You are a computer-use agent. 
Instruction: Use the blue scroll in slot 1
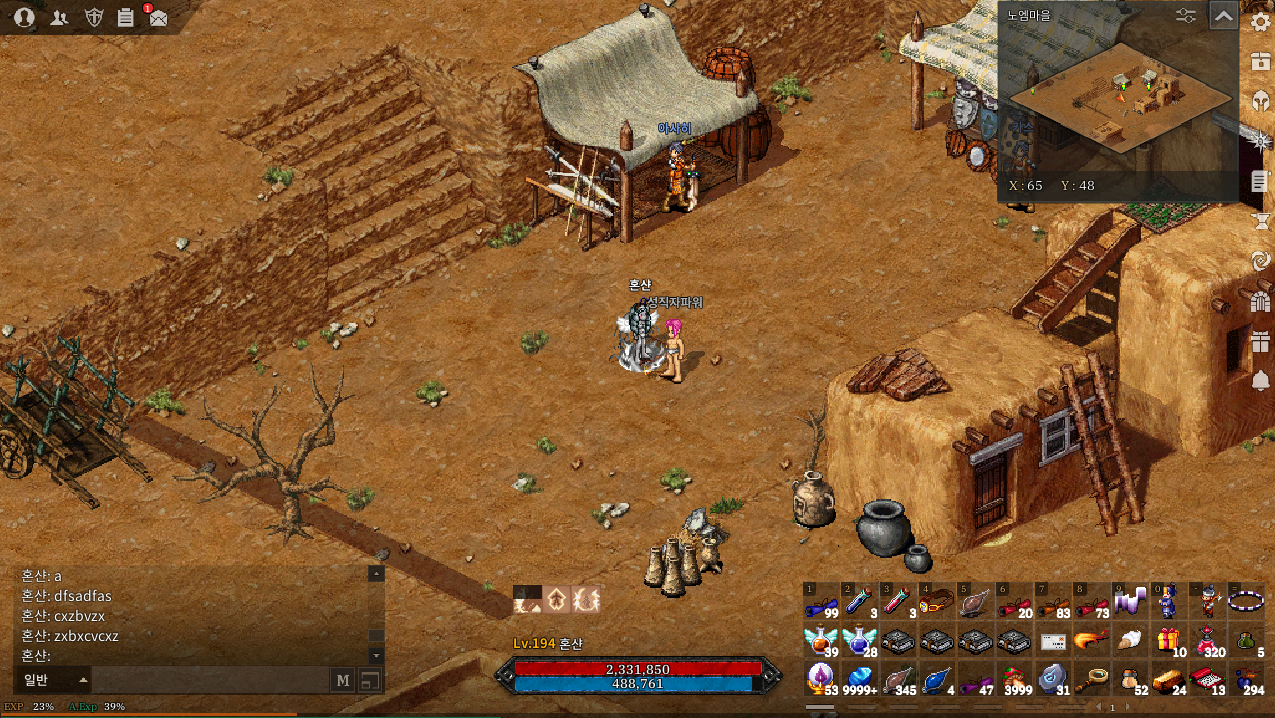822,603
